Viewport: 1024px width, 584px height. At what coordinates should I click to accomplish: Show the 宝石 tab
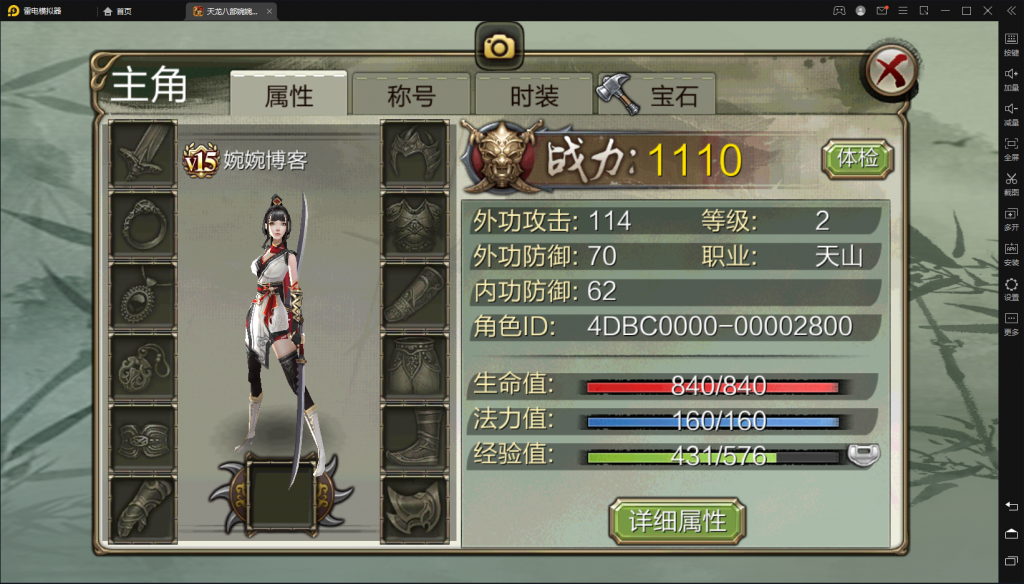[658, 96]
